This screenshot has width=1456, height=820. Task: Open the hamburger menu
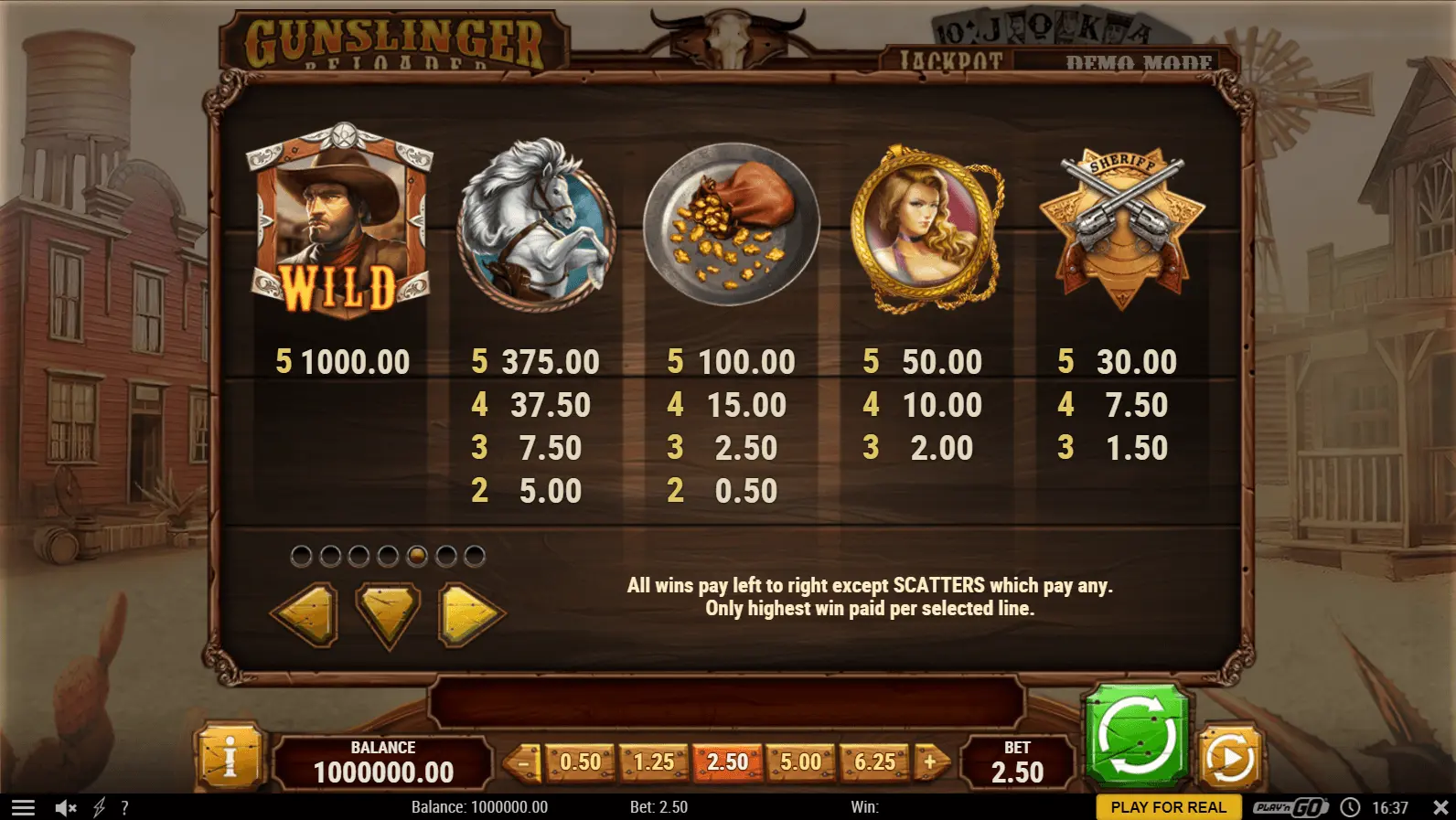tap(23, 807)
